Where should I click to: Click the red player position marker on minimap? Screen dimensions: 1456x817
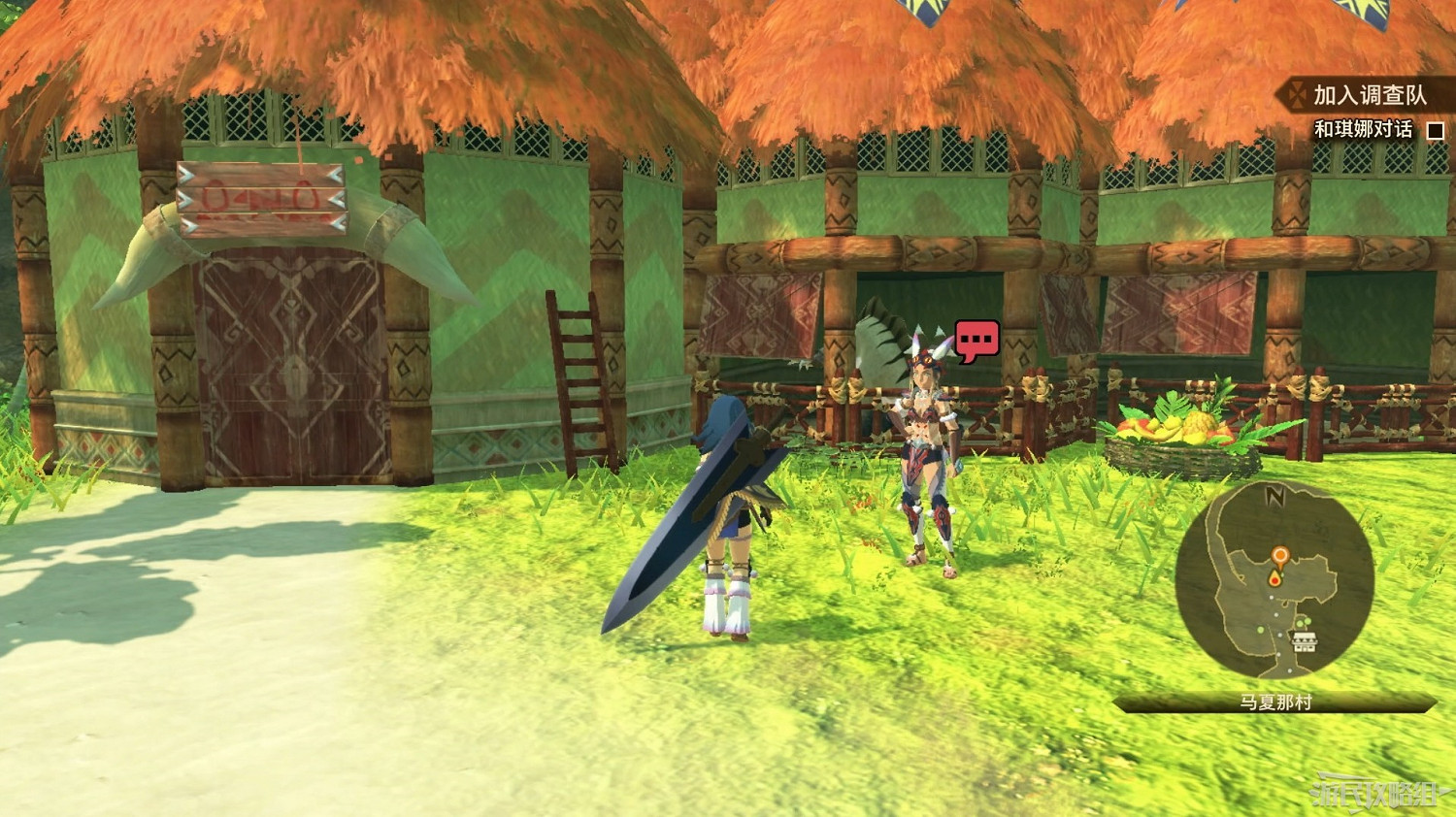point(1275,579)
